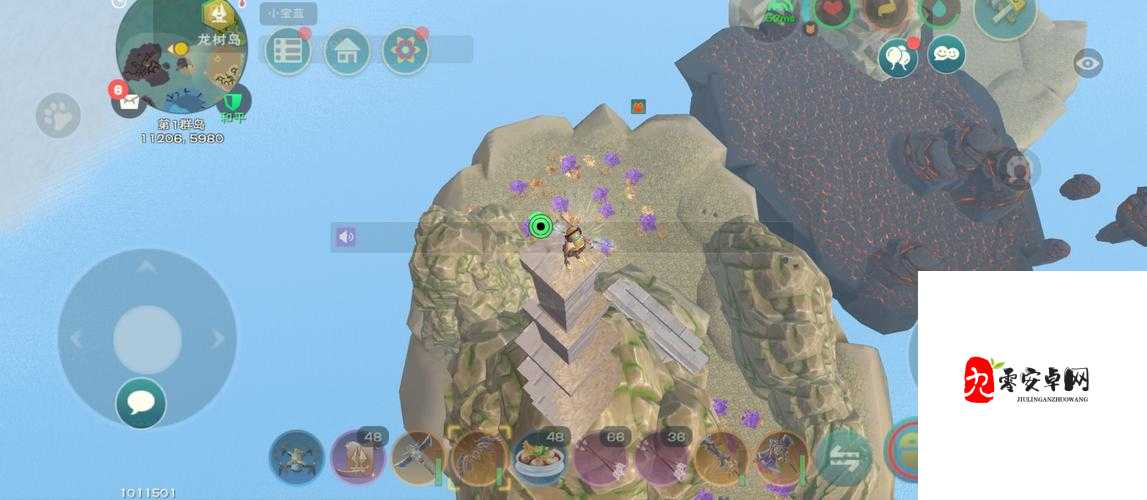Click the 零安卓网 watermark logo
Screen dimensions: 1147x500
click(x=1031, y=381)
